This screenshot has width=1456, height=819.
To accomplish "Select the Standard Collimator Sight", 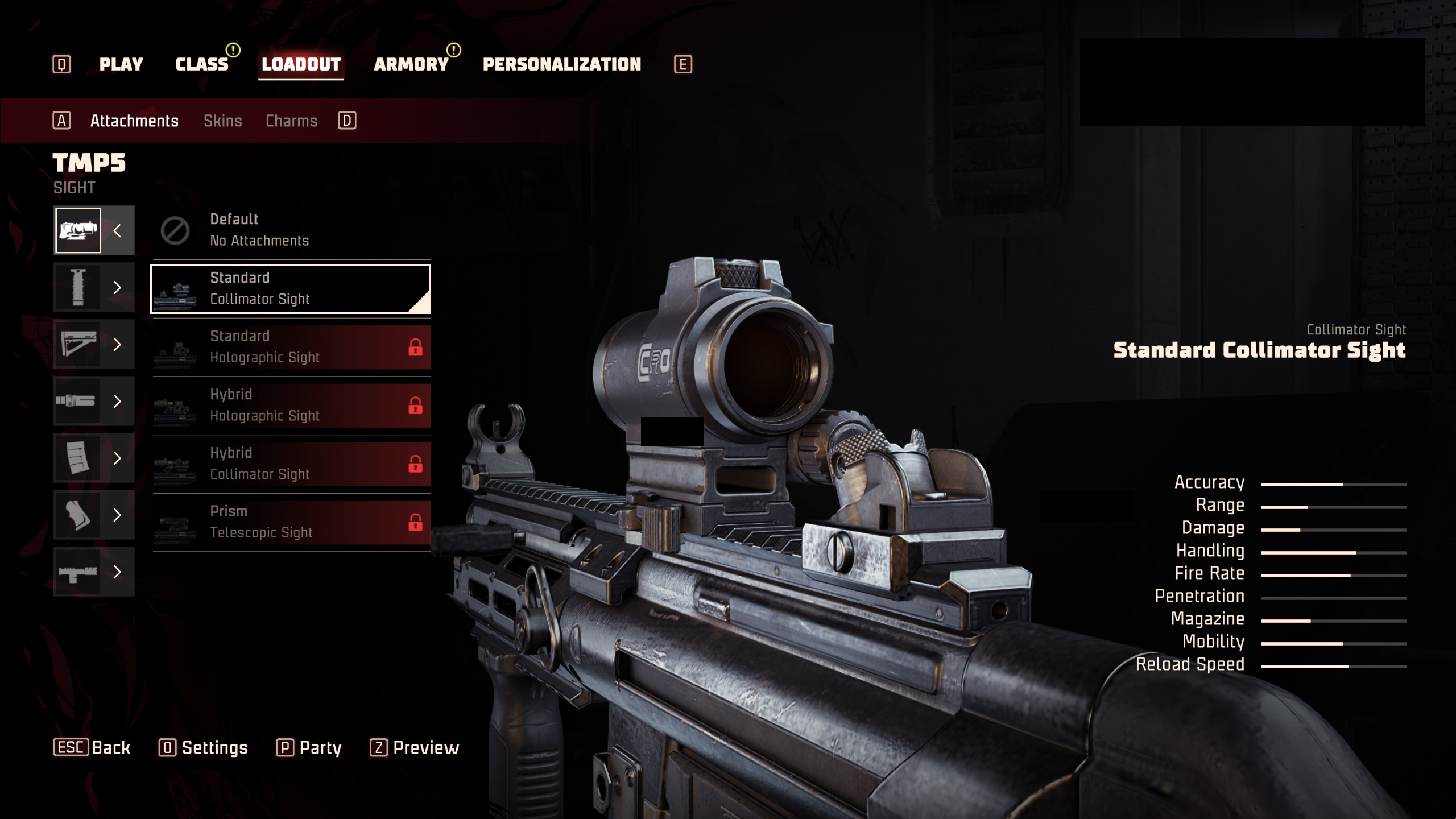I will 291,289.
